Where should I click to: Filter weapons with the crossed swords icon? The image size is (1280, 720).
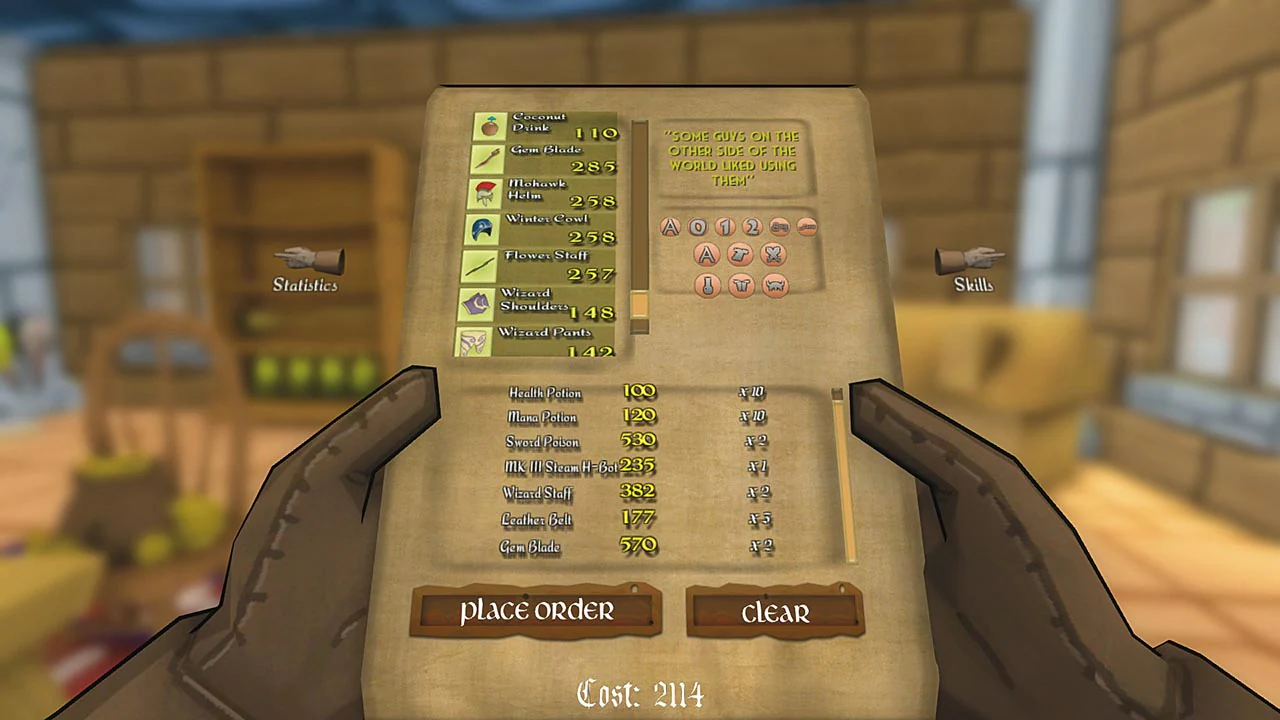(773, 254)
